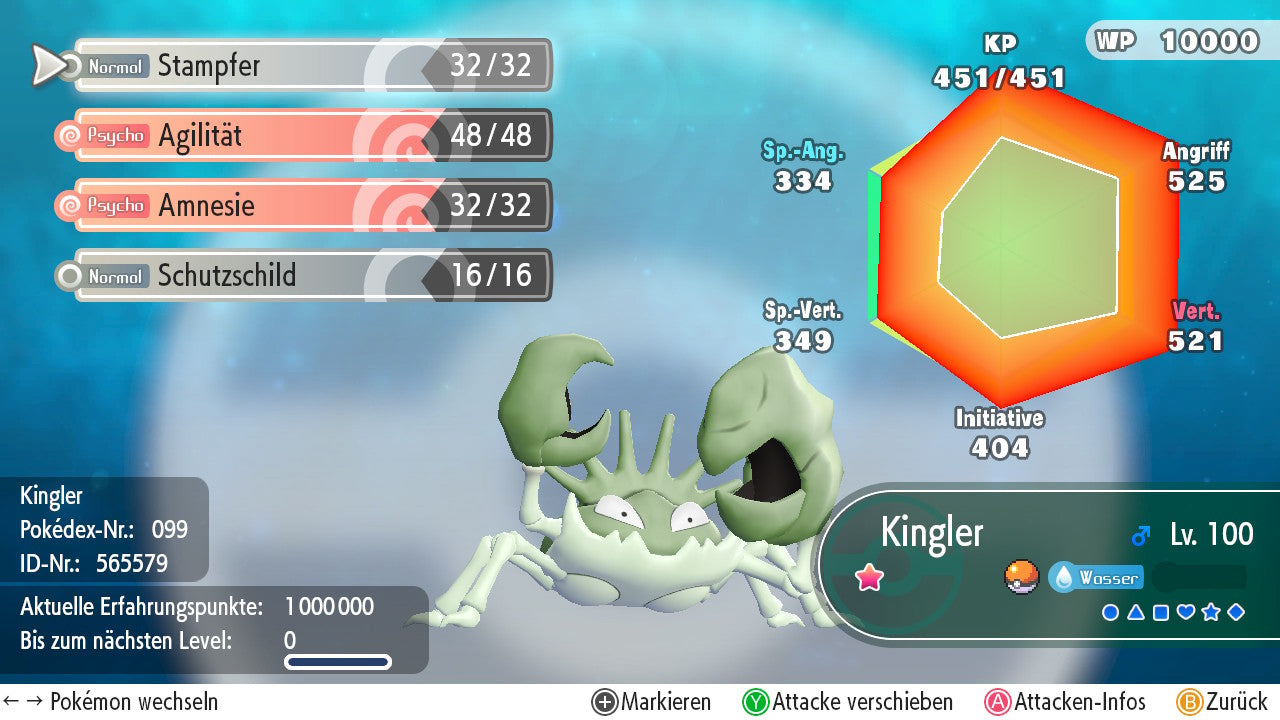
Task: Click the pink star favorite badge
Action: tap(870, 578)
